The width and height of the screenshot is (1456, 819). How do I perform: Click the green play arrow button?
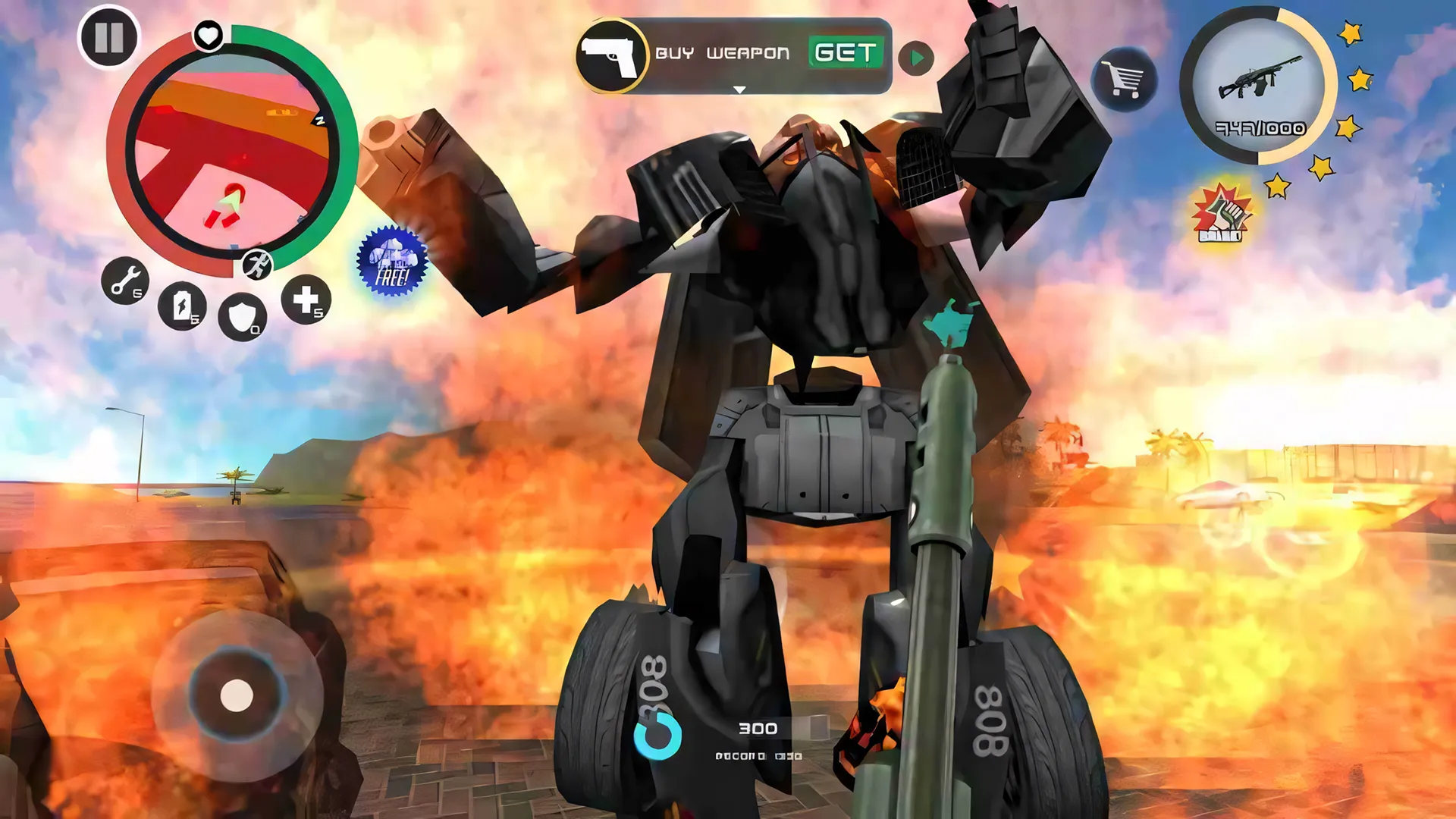(x=916, y=58)
